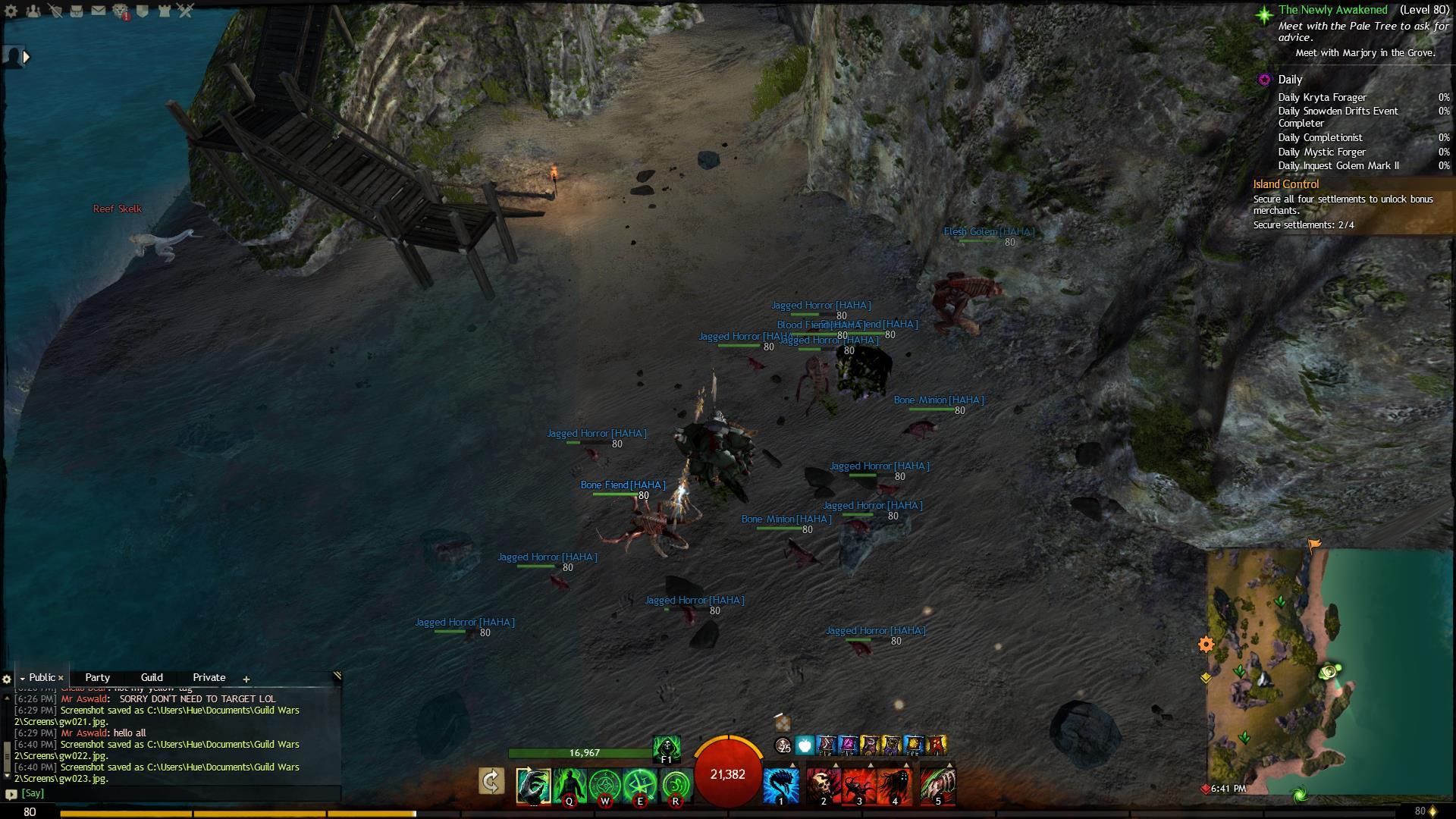Use the blue healing skill in slot 1
The image size is (1456, 819).
[x=781, y=785]
